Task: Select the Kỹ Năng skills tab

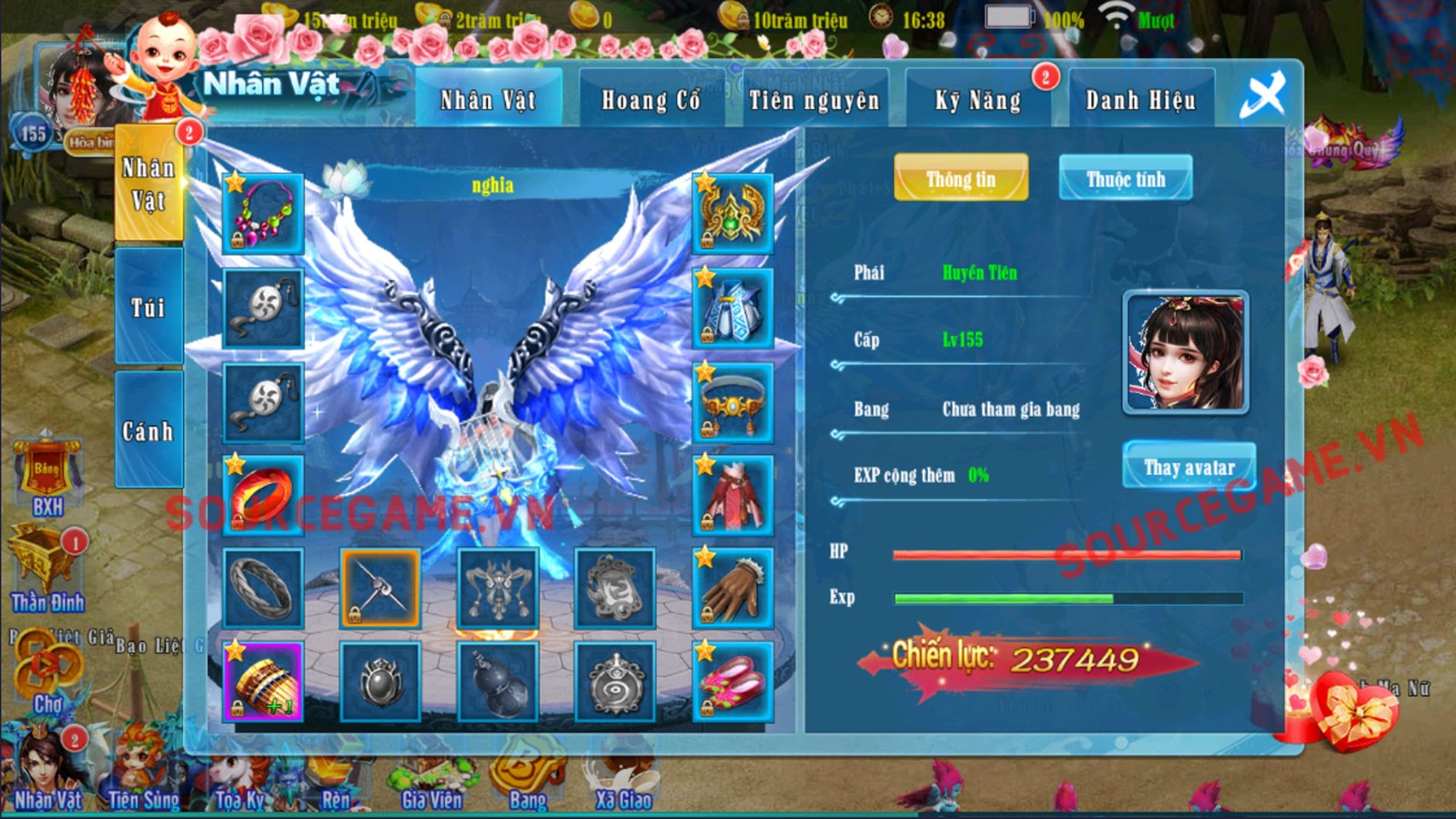Action: coord(978,100)
